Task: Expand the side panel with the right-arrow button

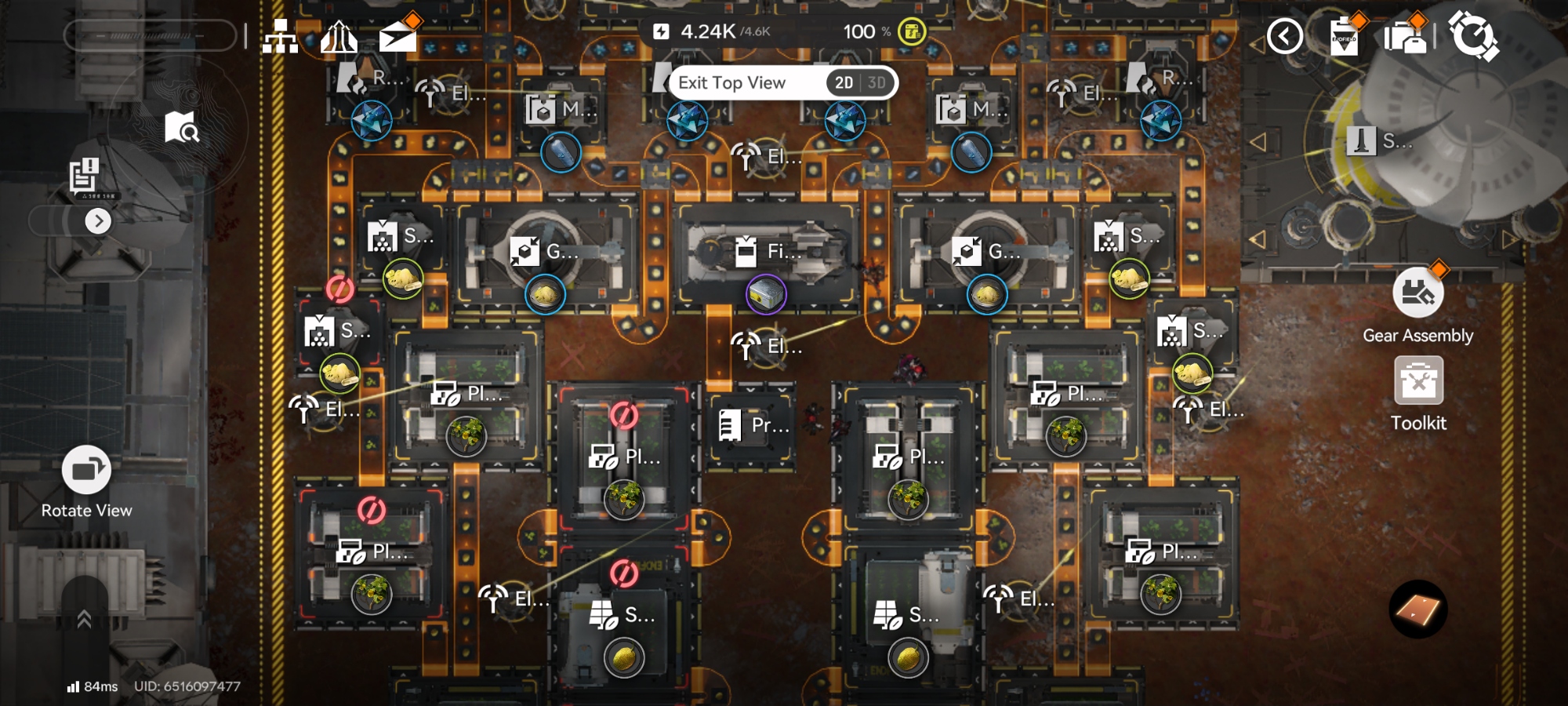Action: click(98, 221)
